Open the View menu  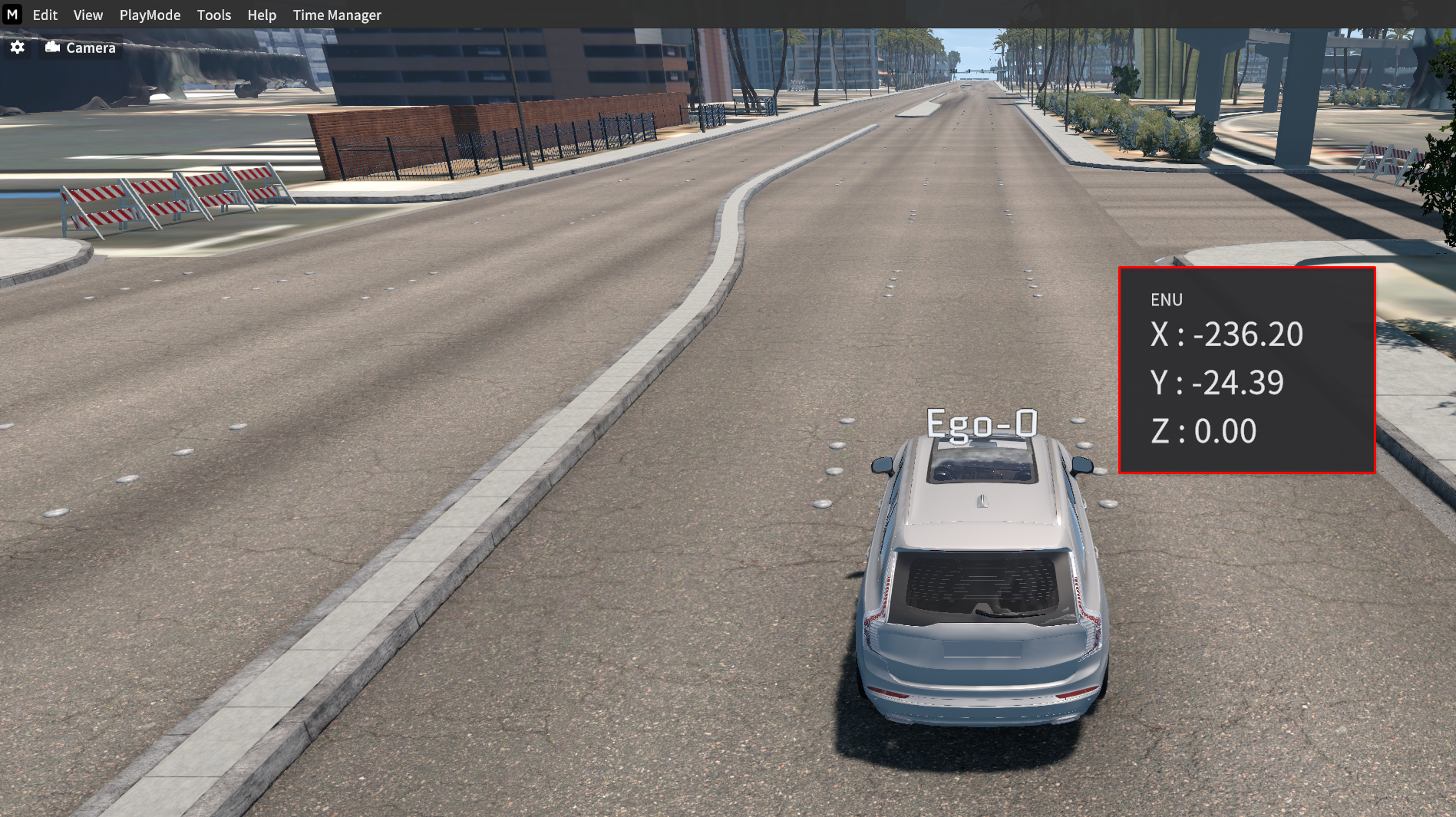pos(88,15)
